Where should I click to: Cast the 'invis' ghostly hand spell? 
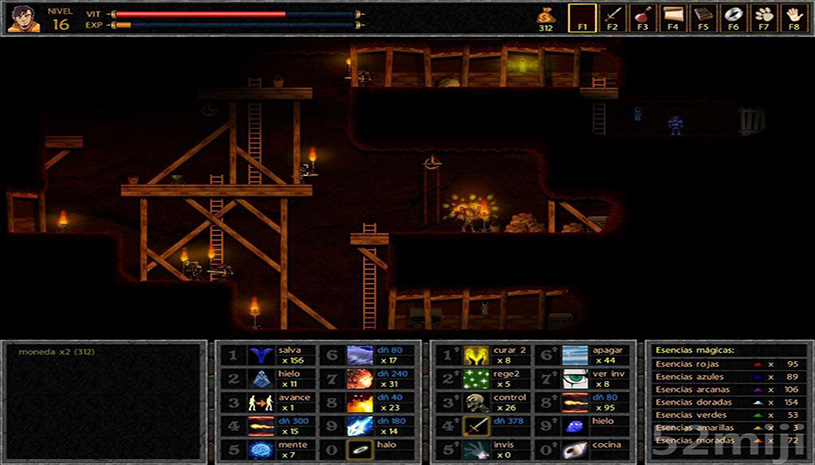pos(476,449)
